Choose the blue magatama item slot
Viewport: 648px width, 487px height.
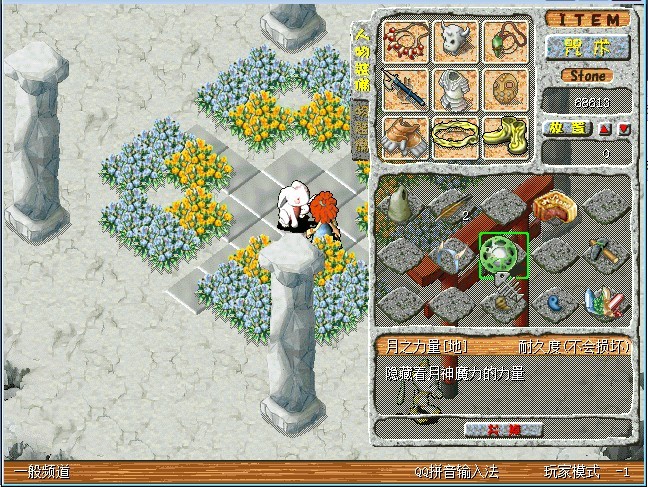553,299
